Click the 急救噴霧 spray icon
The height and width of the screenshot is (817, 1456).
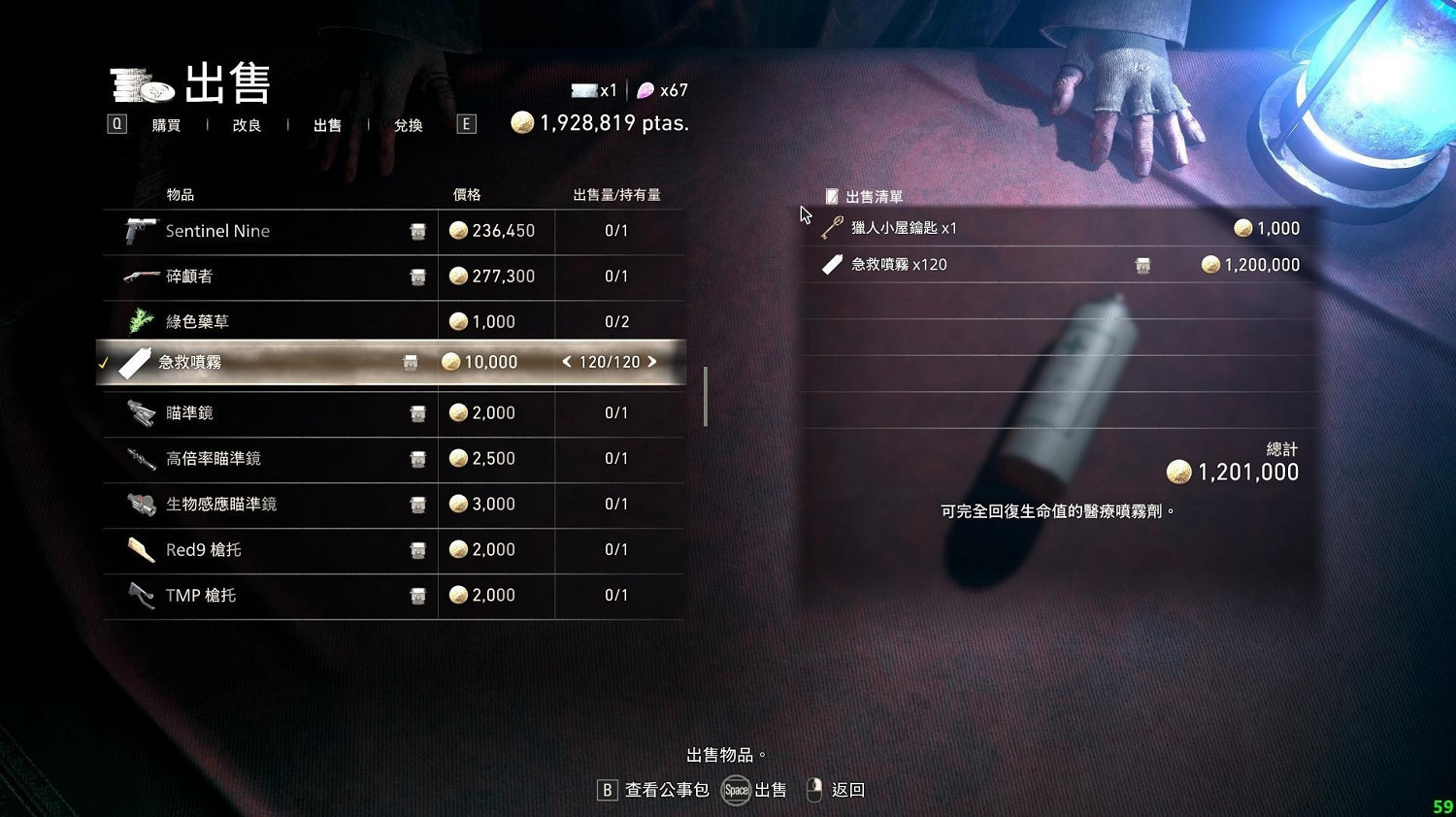point(136,361)
